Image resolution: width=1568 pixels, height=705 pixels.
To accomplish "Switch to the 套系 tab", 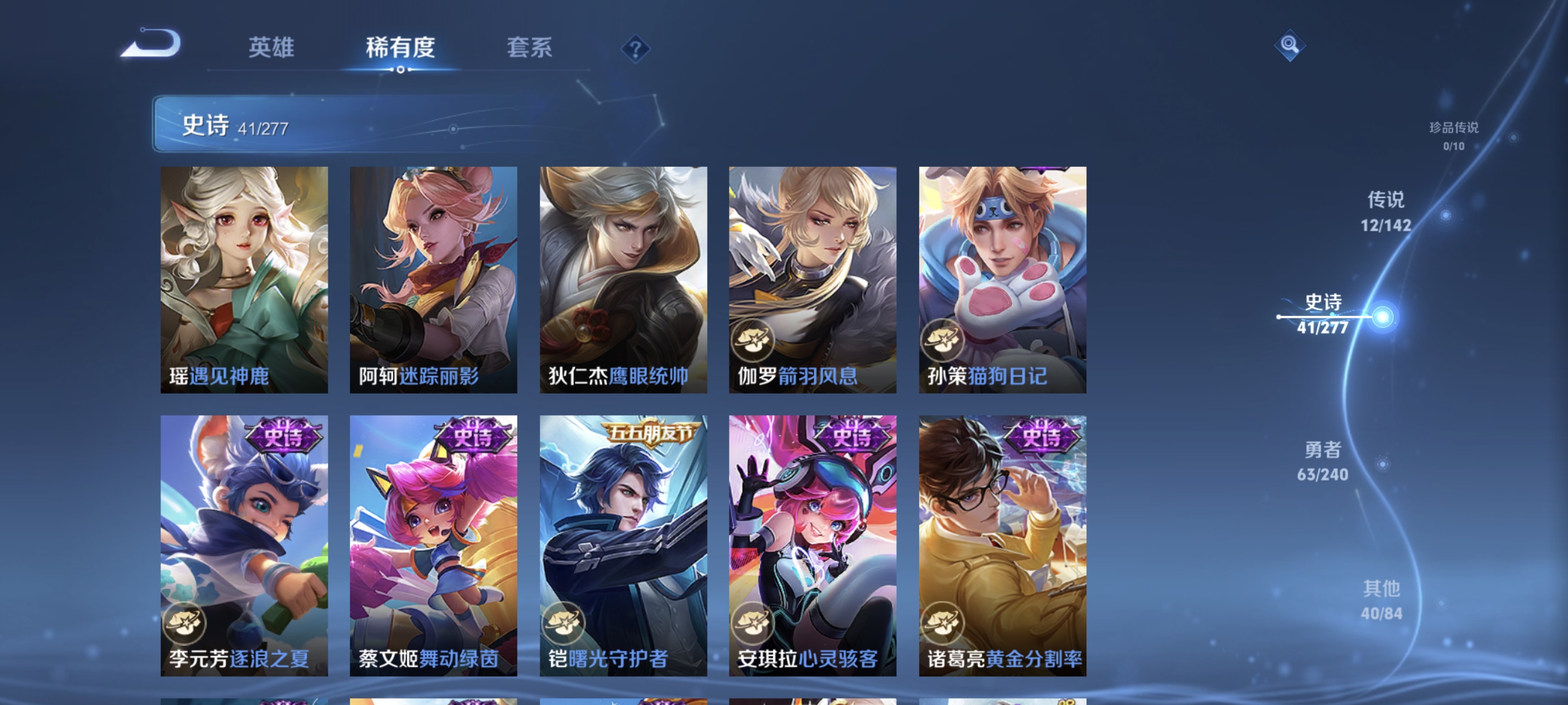I will (x=530, y=49).
